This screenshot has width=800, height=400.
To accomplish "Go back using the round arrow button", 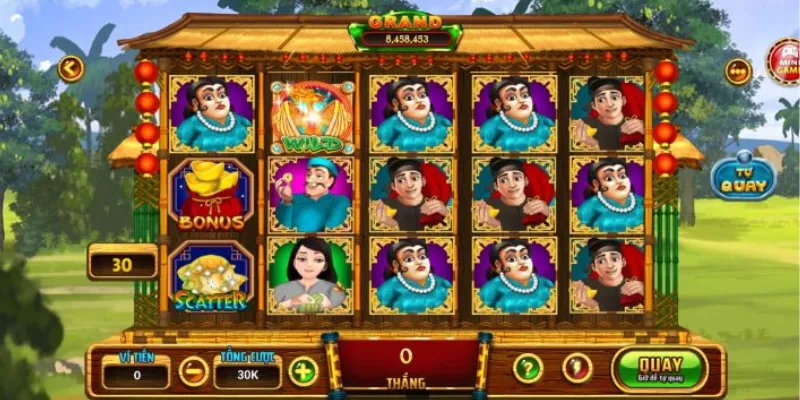I will (x=70, y=69).
